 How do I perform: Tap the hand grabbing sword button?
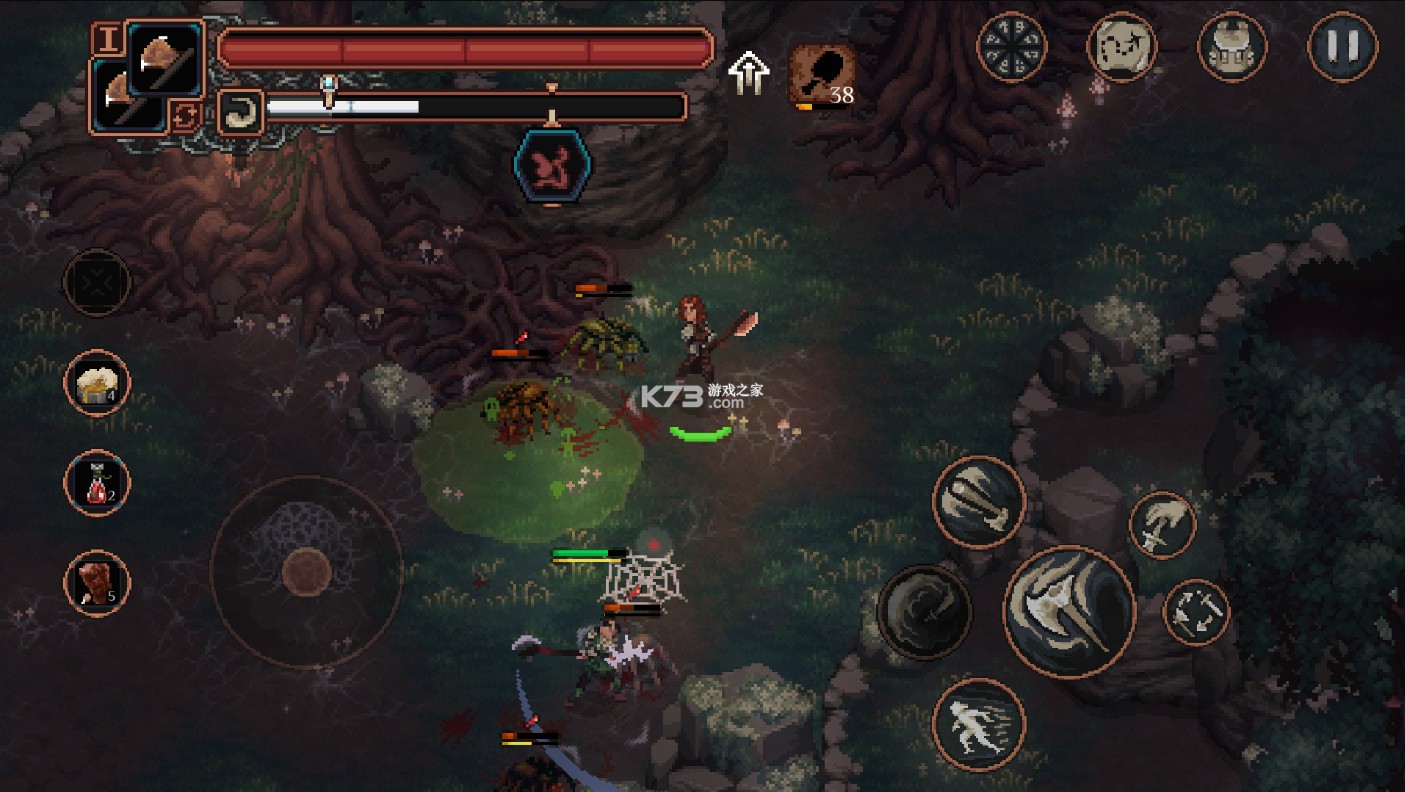(x=1163, y=525)
